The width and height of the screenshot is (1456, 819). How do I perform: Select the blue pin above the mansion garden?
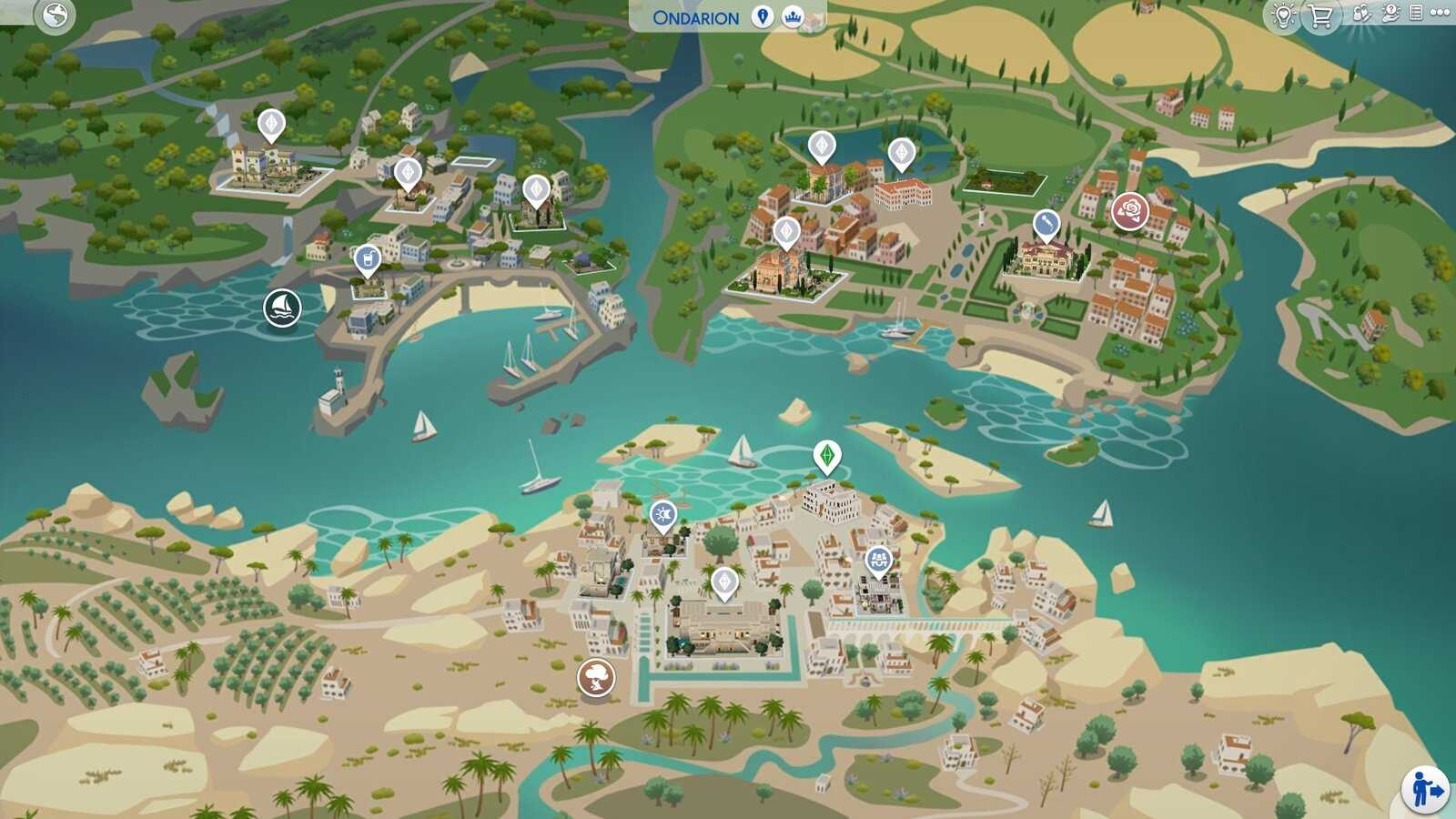coord(1046,224)
